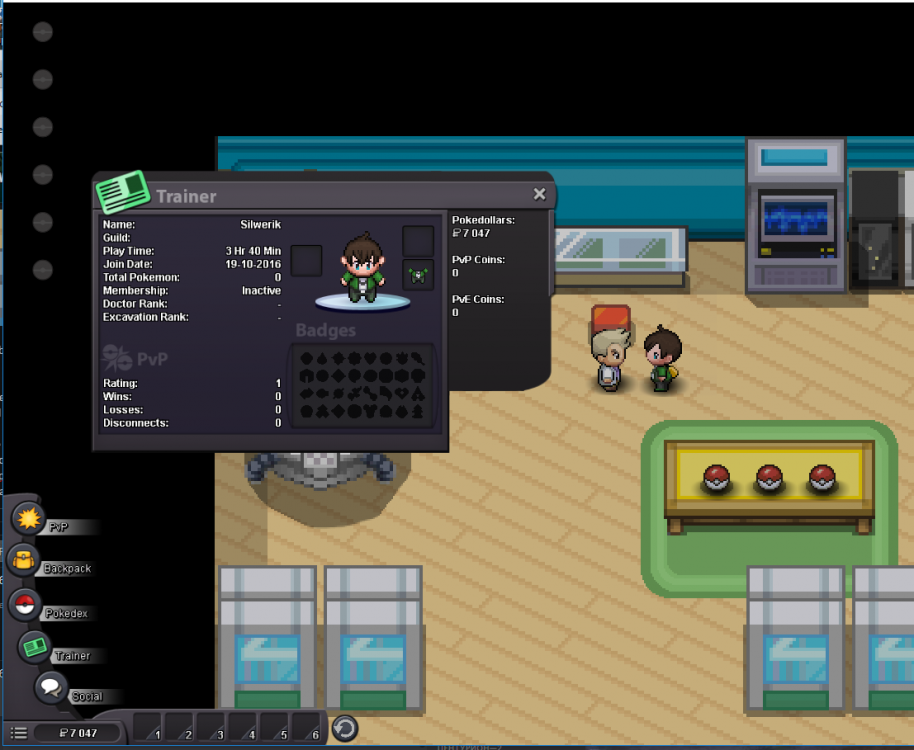
Task: Click the Badges grid panel
Action: tap(362, 385)
